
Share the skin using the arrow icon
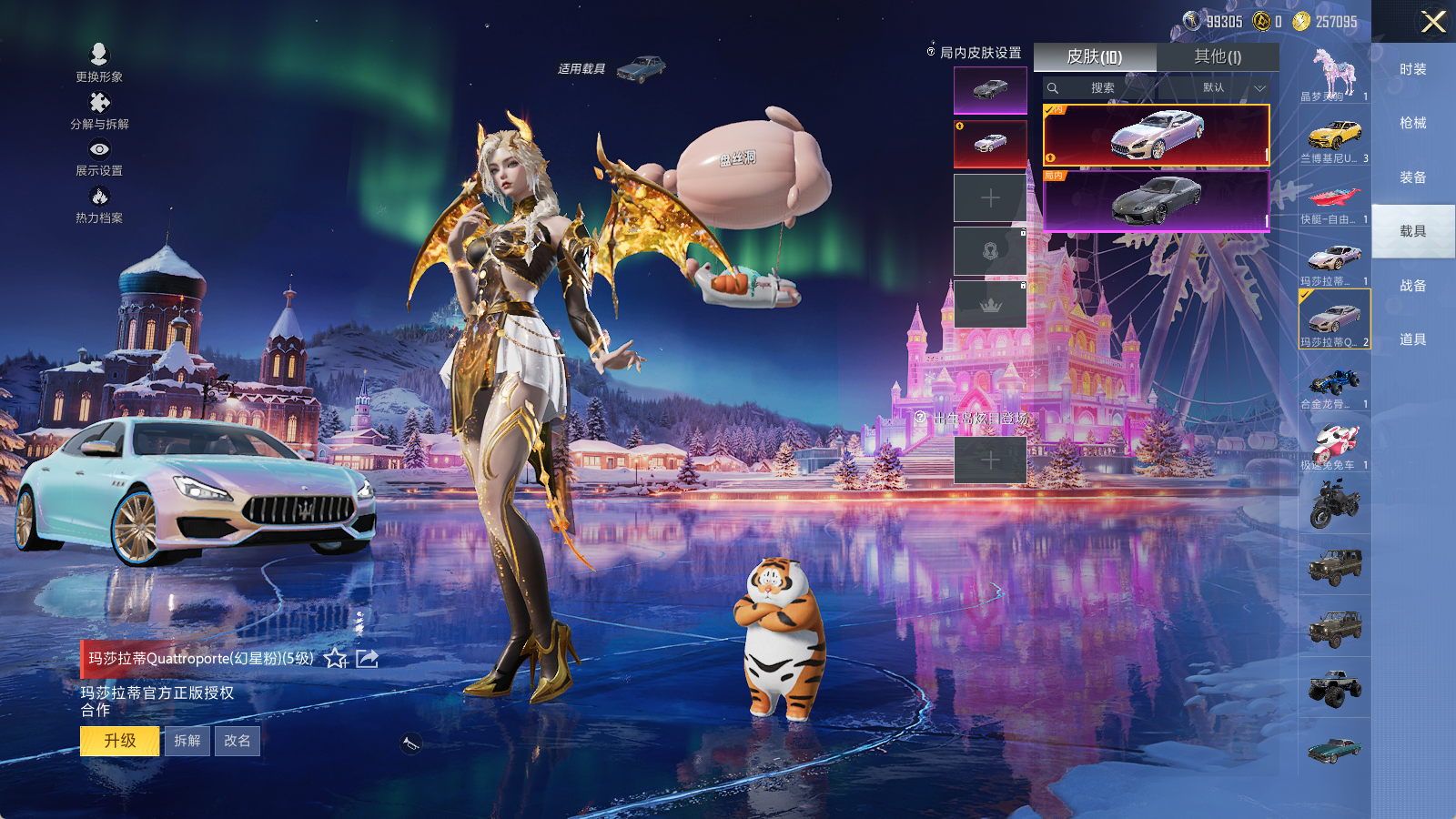pyautogui.click(x=368, y=658)
